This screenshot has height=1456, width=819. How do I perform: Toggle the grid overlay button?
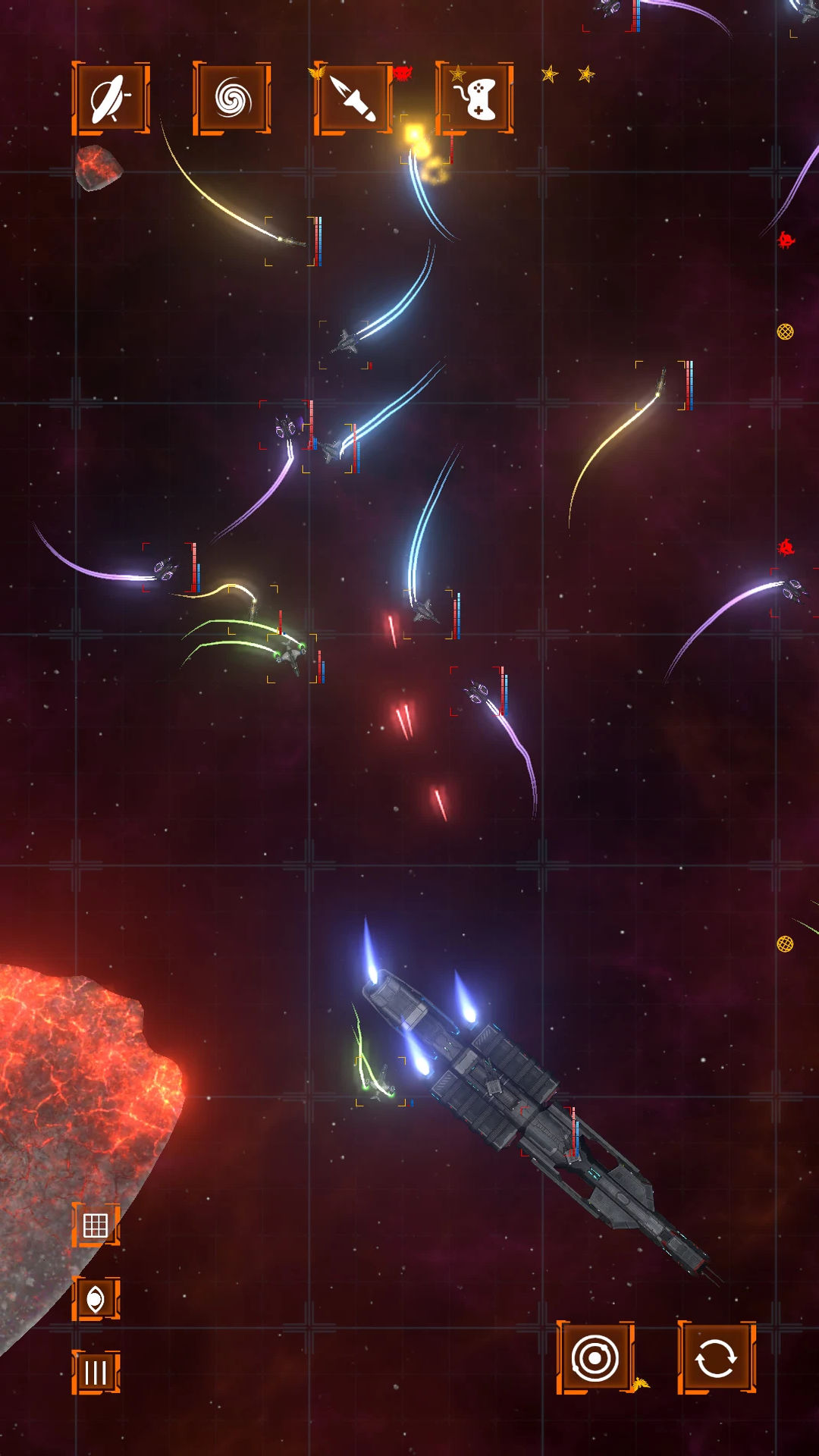click(96, 1225)
